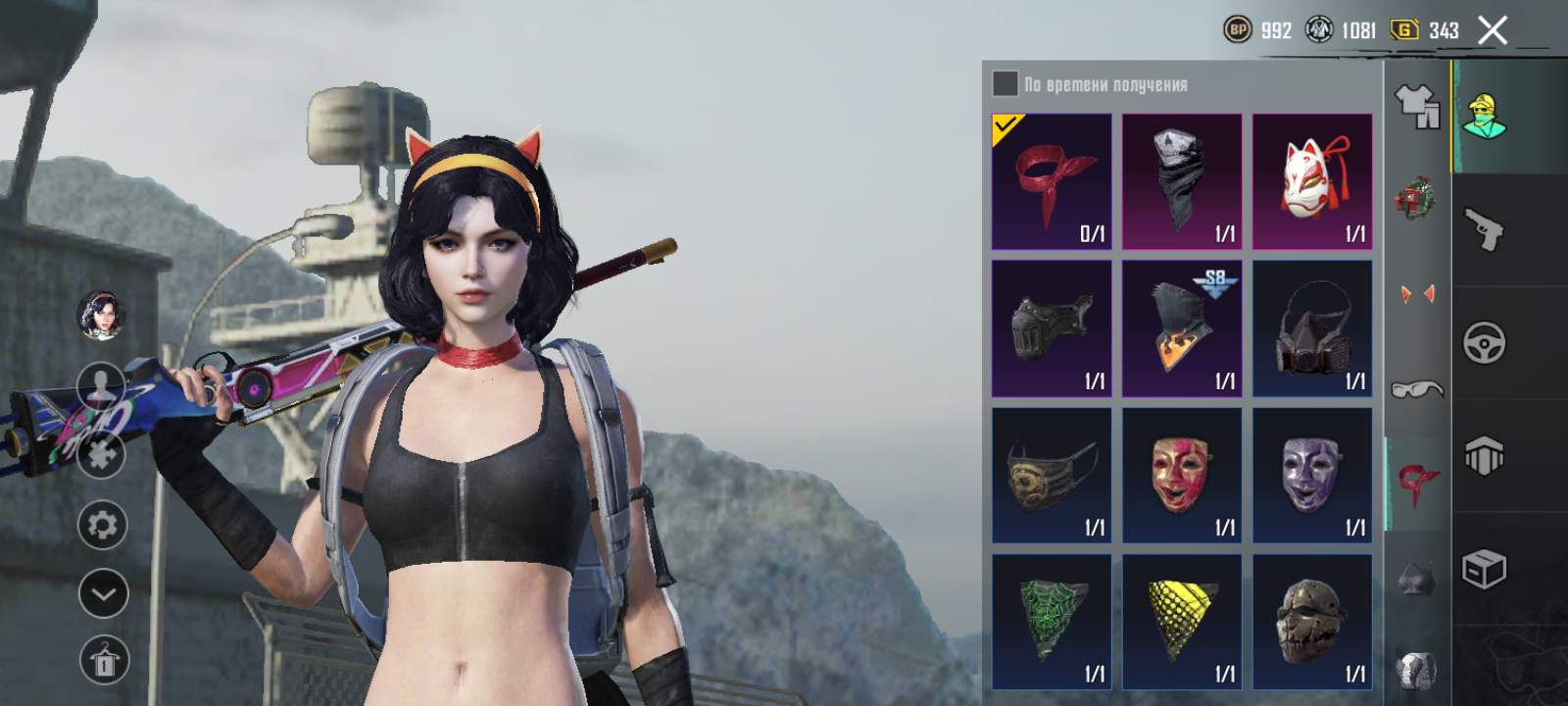This screenshot has height=706, width=1568.
Task: Select the green spiderweb bandana
Action: click(x=1052, y=622)
